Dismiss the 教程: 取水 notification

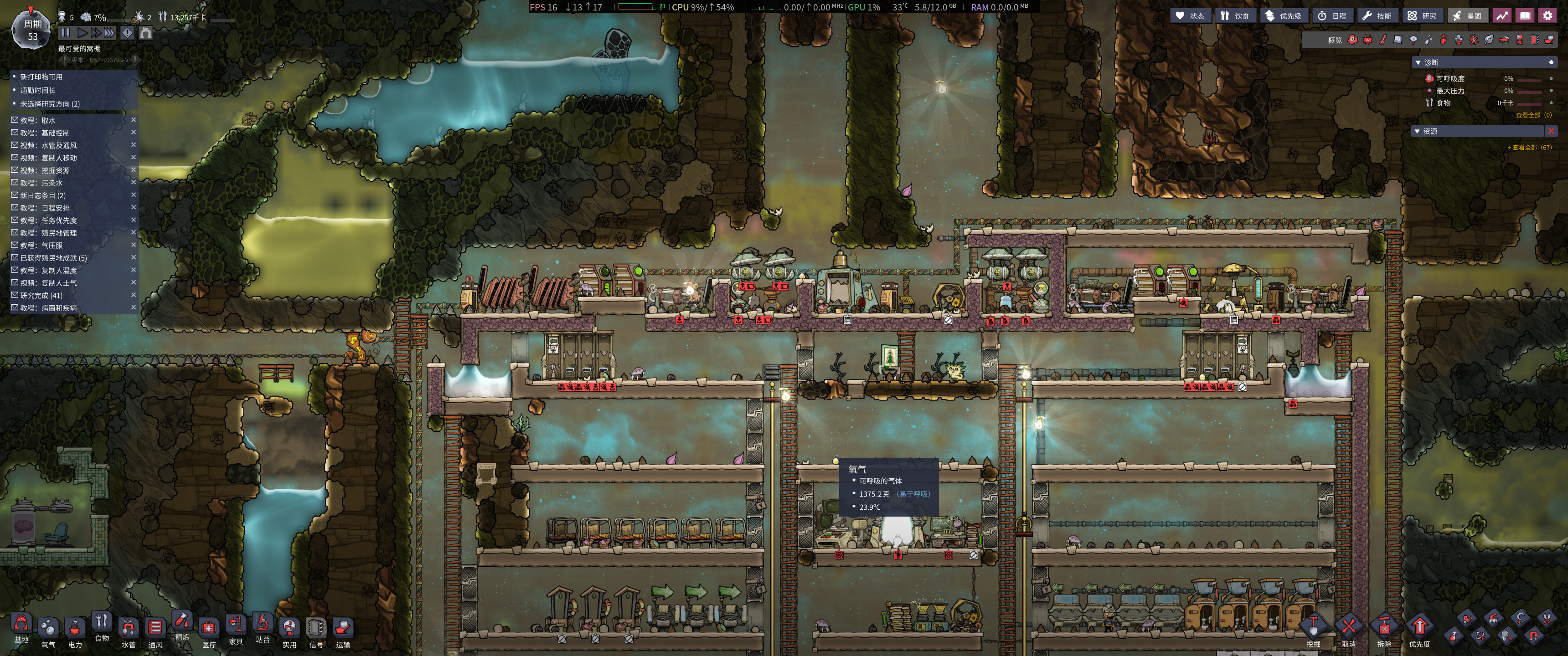coord(133,120)
